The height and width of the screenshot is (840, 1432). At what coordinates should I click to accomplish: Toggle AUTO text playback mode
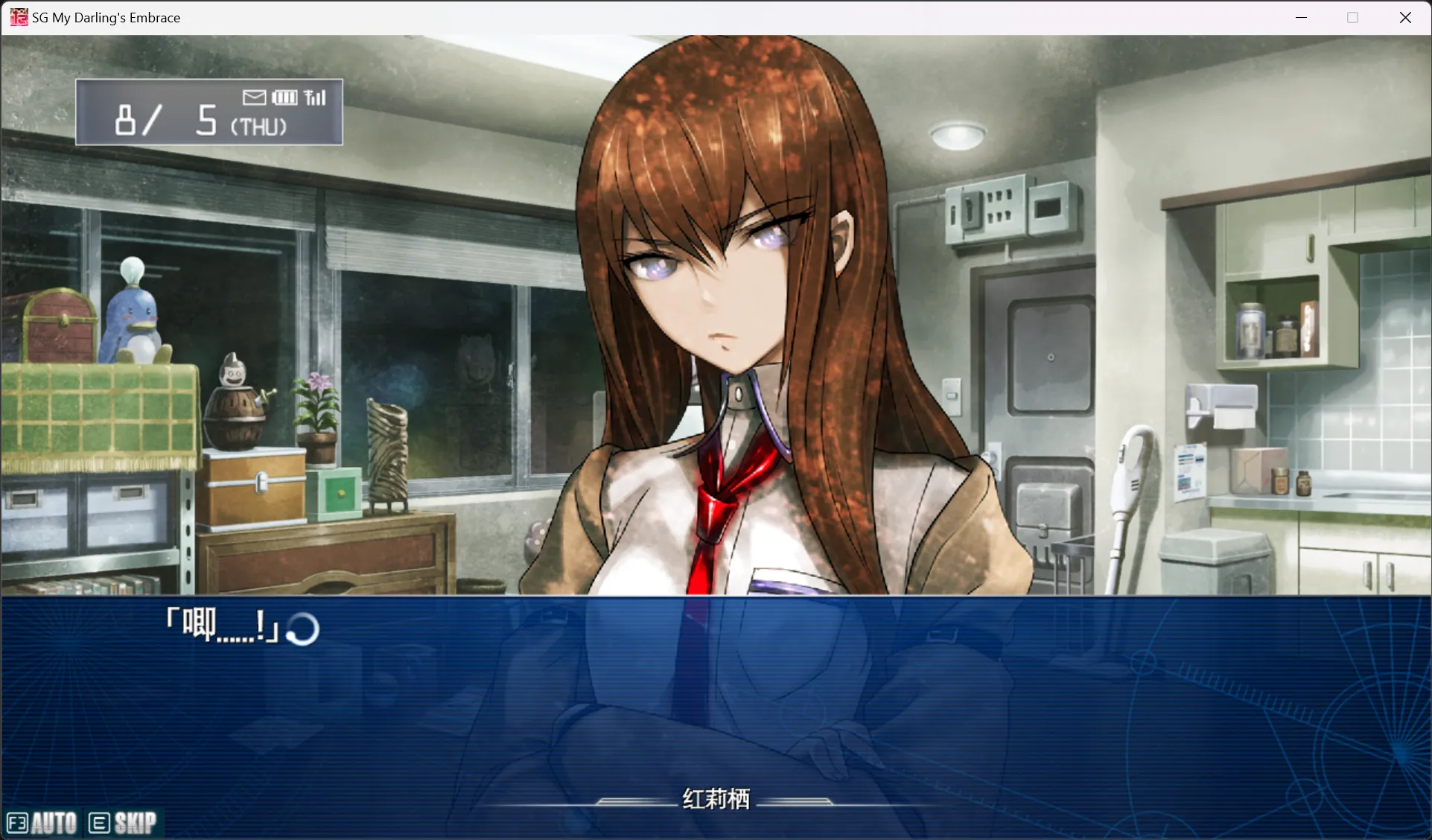pos(54,822)
